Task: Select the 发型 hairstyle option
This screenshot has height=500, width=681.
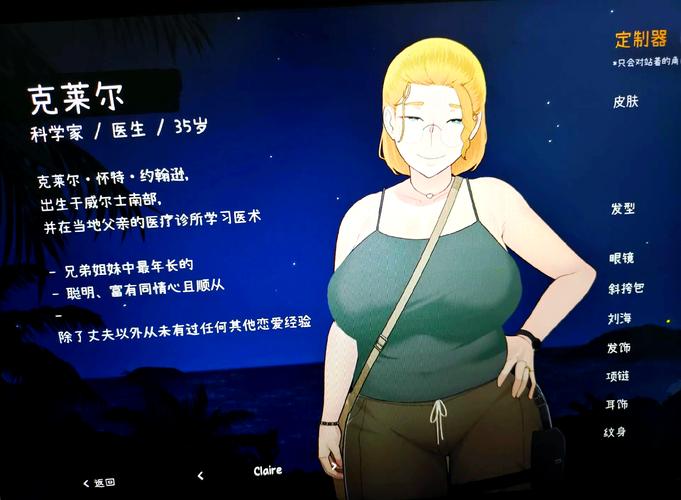Action: click(622, 209)
